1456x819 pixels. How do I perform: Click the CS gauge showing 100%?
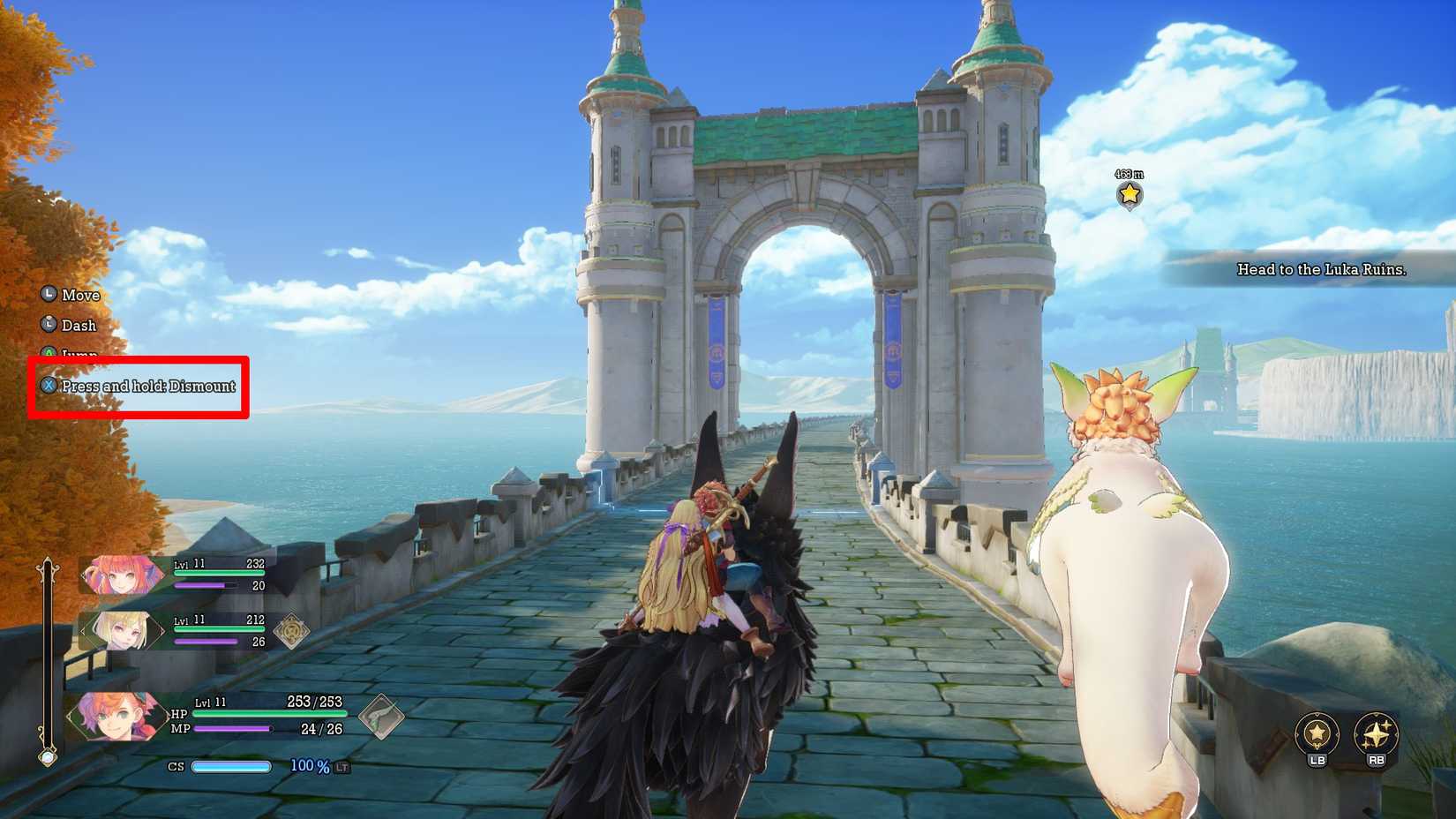tap(232, 767)
